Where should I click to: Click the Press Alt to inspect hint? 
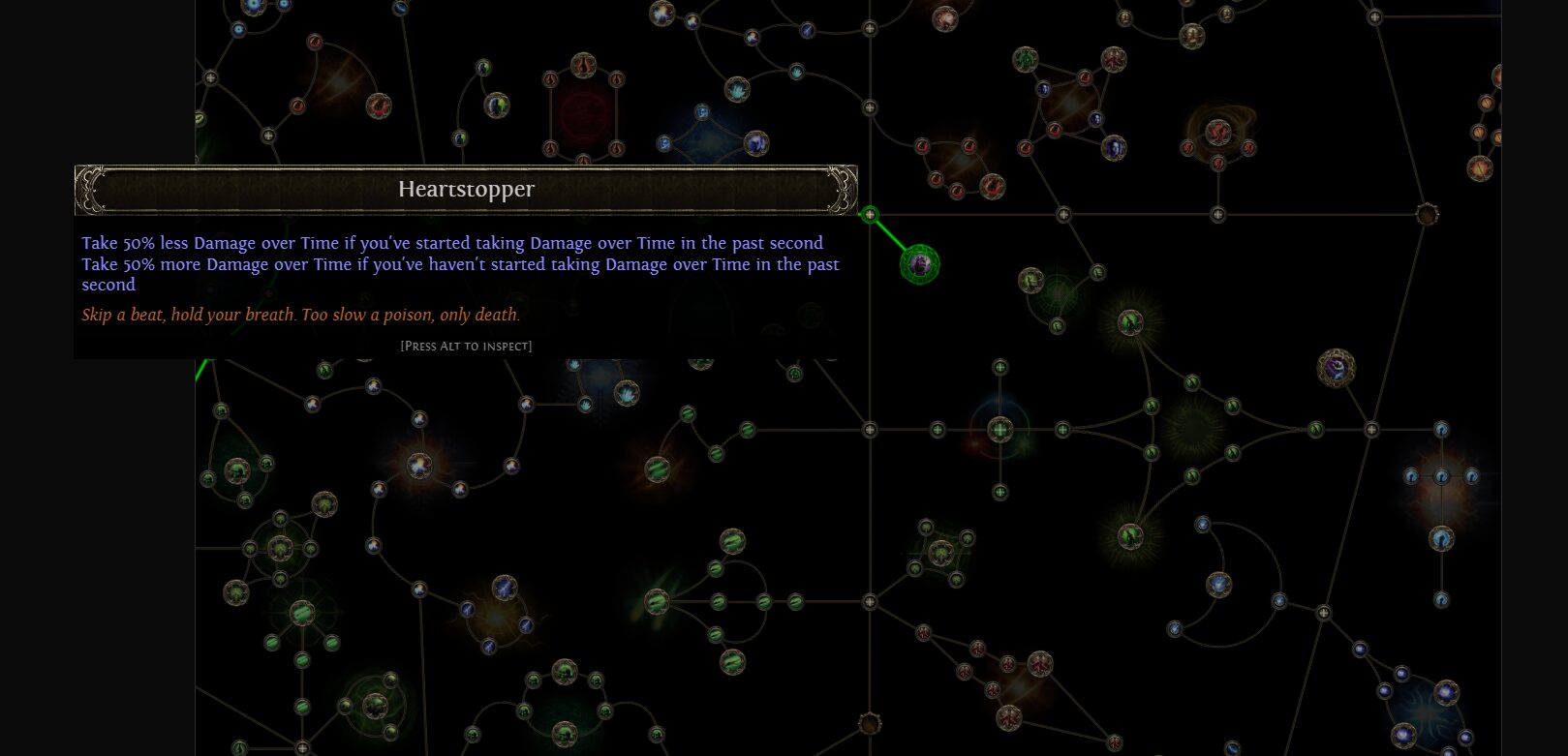click(465, 346)
